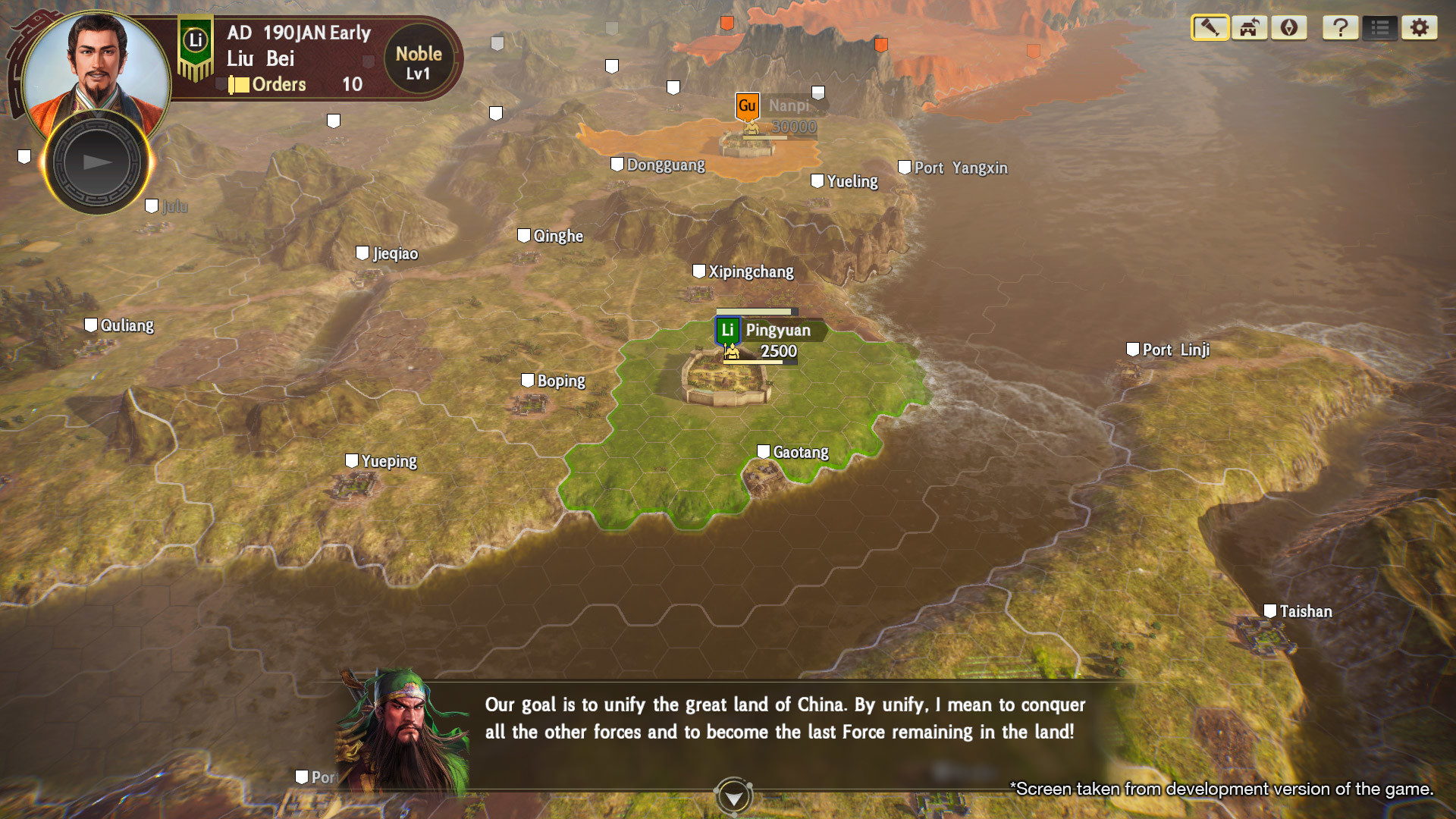Toggle Gaotang's town marker
The image size is (1456, 819).
pyautogui.click(x=762, y=450)
